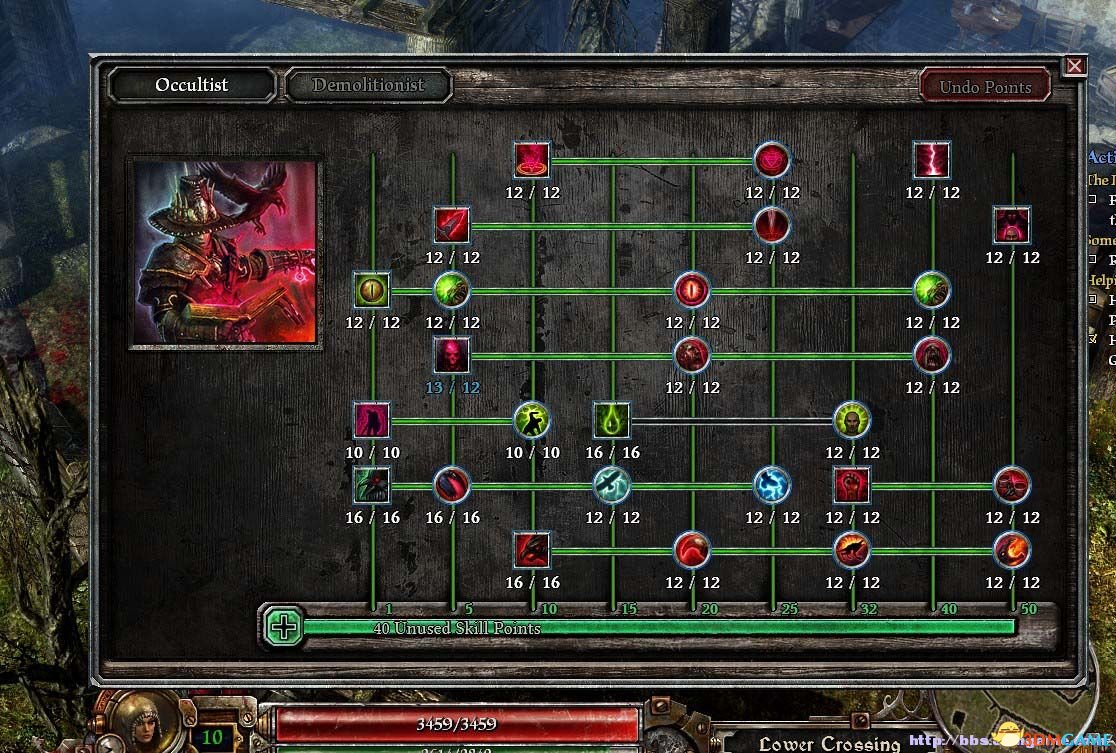The height and width of the screenshot is (753, 1116).
Task: Choose the yellow-green eye skill icon
Action: pyautogui.click(x=371, y=290)
